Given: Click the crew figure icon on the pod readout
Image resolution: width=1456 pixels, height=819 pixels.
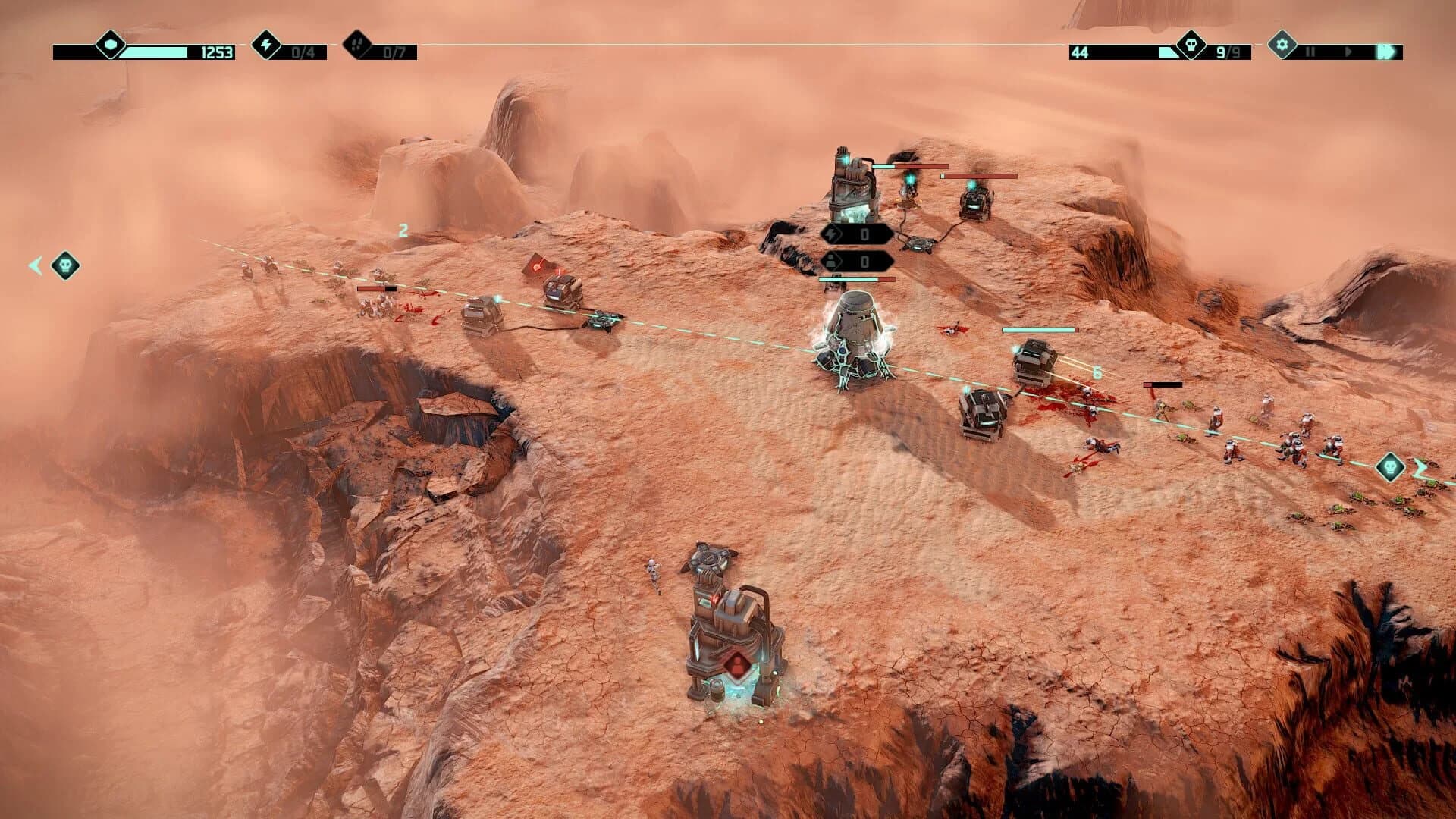Looking at the screenshot, I should pos(830,261).
